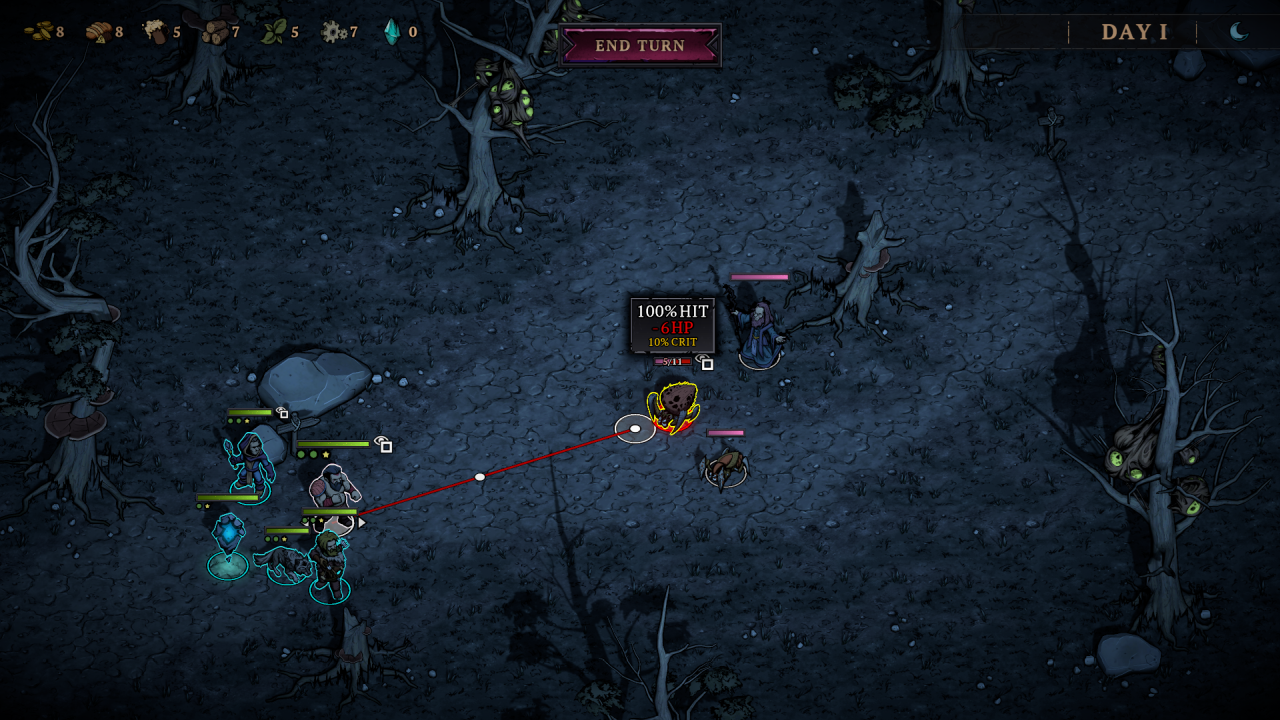Attack the yellow-outlined enemy creature
This screenshot has height=720, width=1280.
(x=674, y=407)
